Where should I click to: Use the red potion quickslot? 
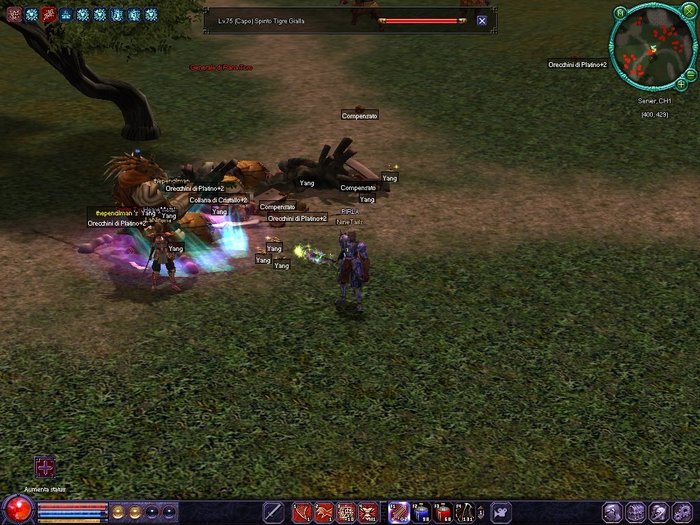[443, 513]
